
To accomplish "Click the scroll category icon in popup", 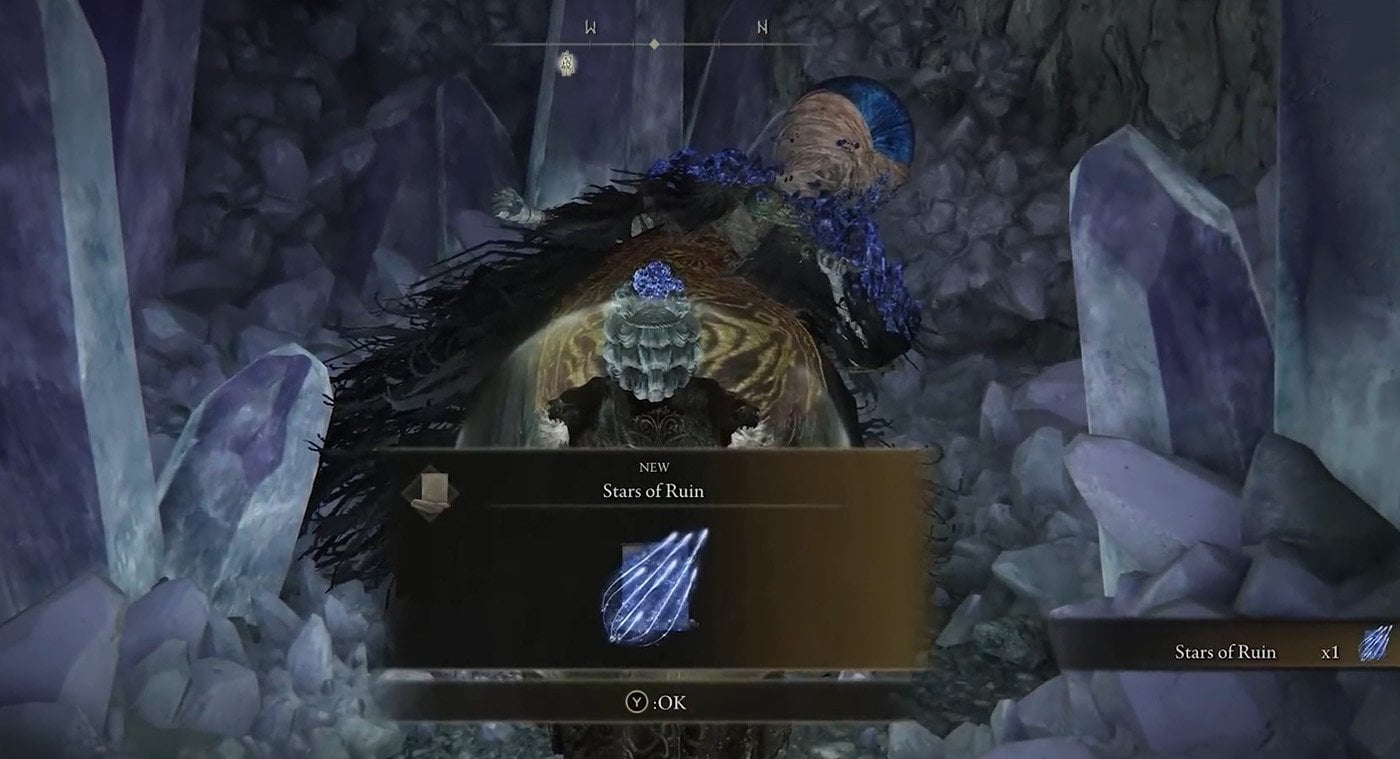I will [432, 492].
